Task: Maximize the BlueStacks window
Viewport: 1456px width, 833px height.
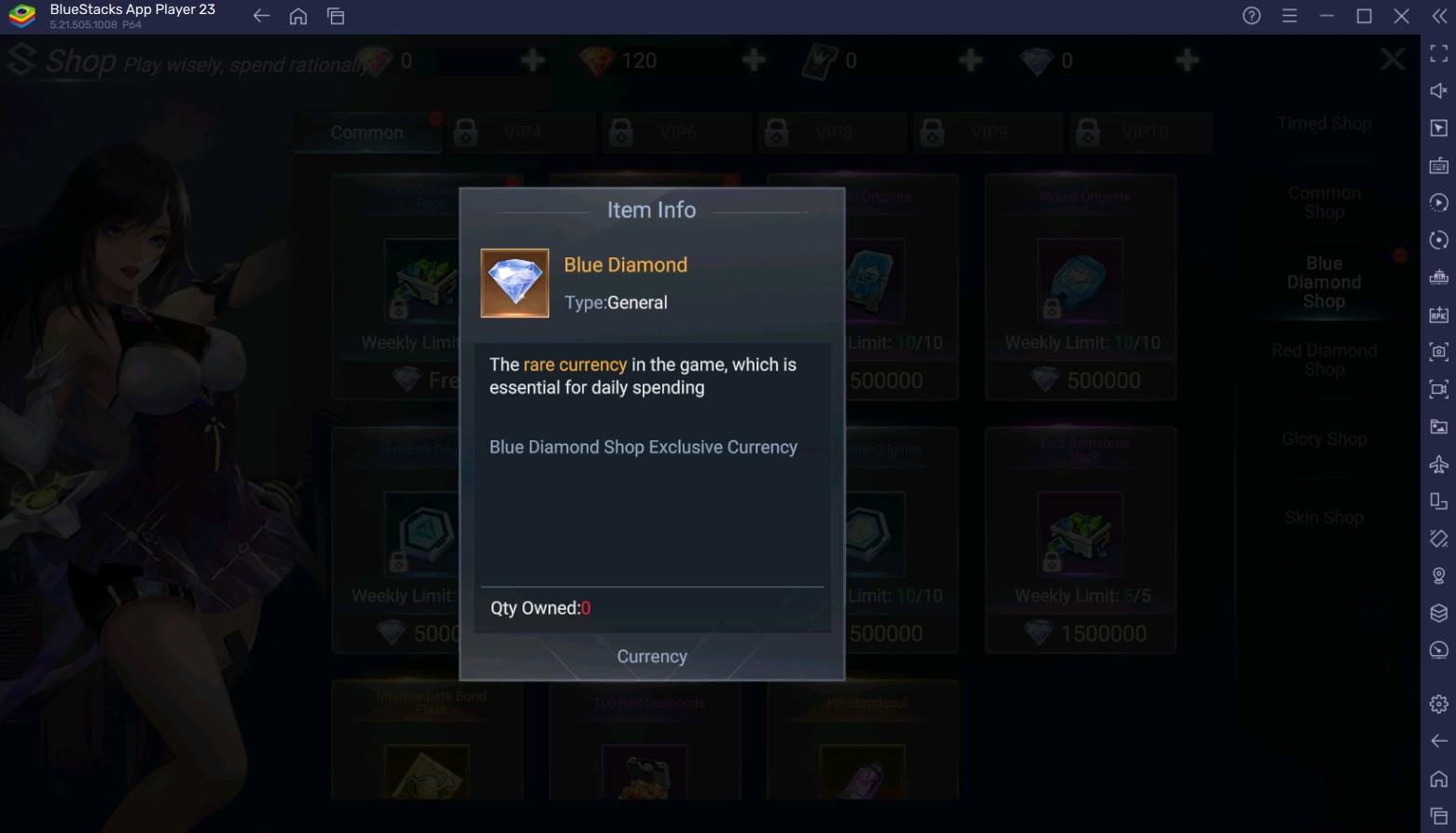Action: [x=1364, y=16]
